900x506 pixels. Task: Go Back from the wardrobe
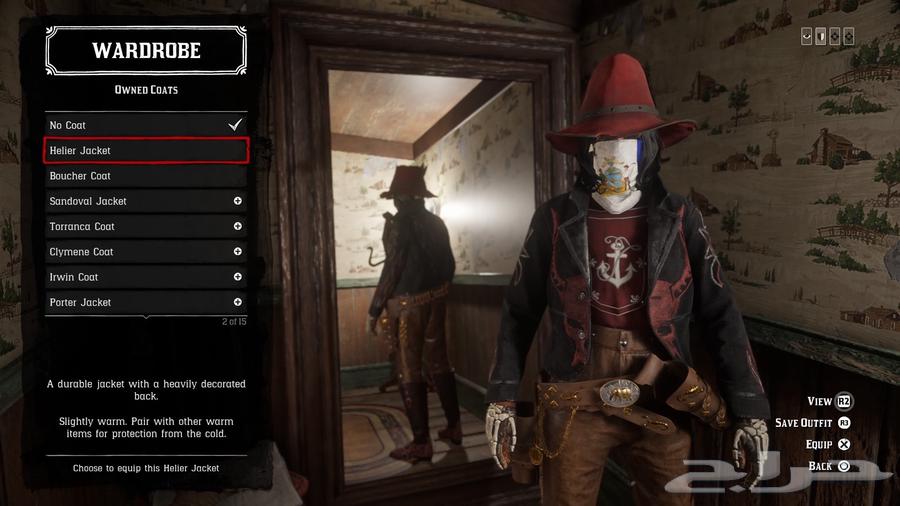click(829, 466)
